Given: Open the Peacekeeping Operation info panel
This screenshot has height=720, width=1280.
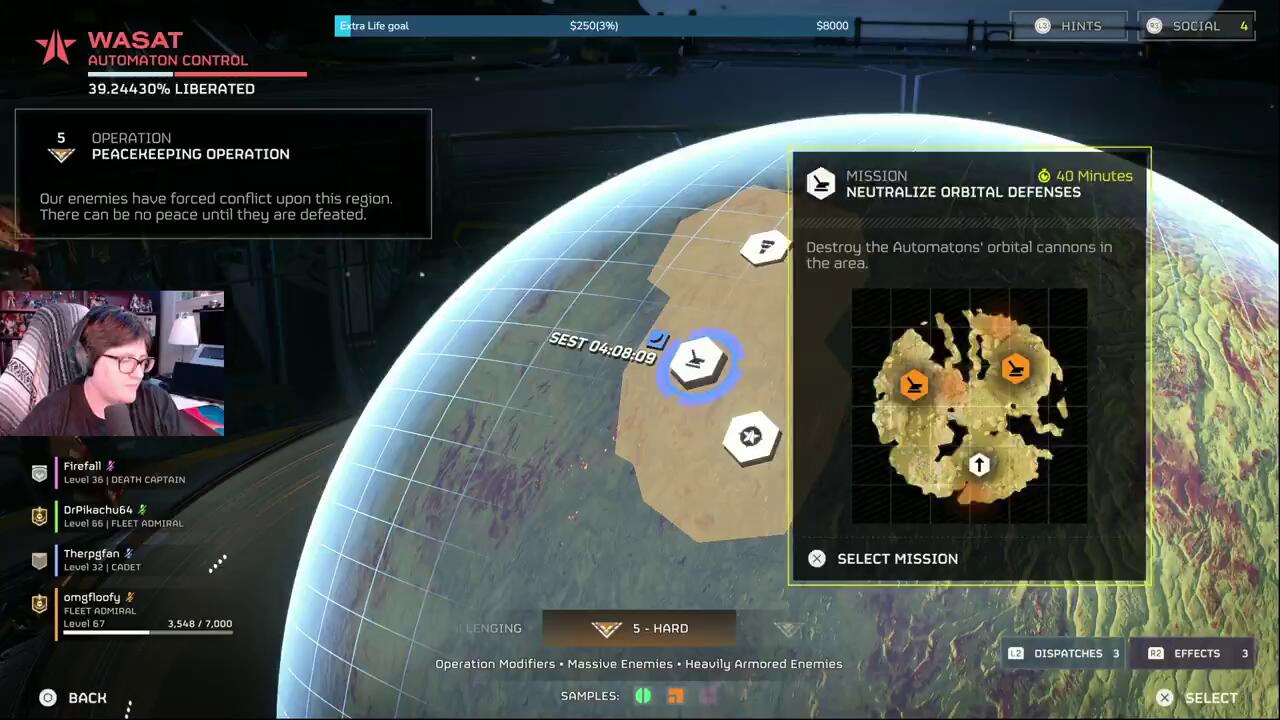Looking at the screenshot, I should click(x=223, y=174).
